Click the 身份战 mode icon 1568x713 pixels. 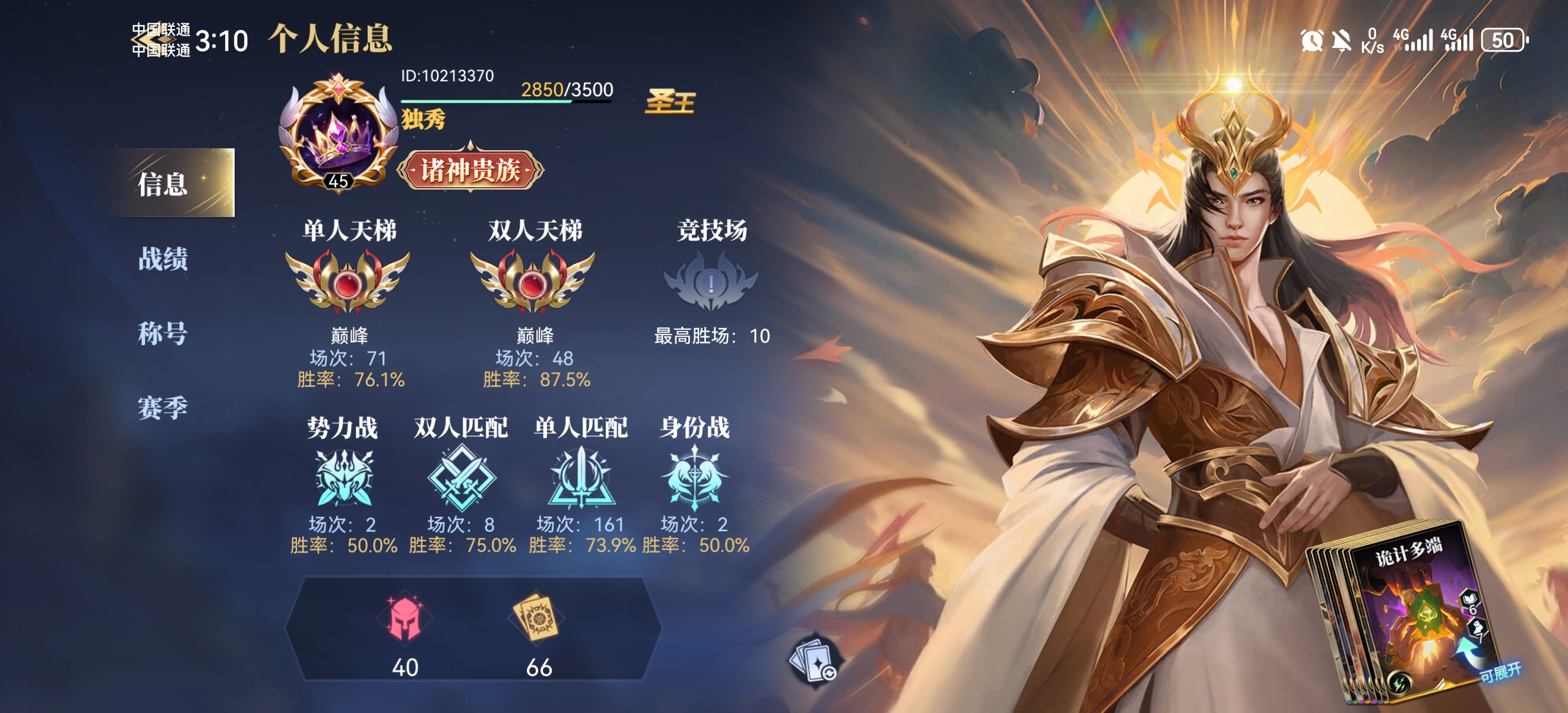click(694, 478)
